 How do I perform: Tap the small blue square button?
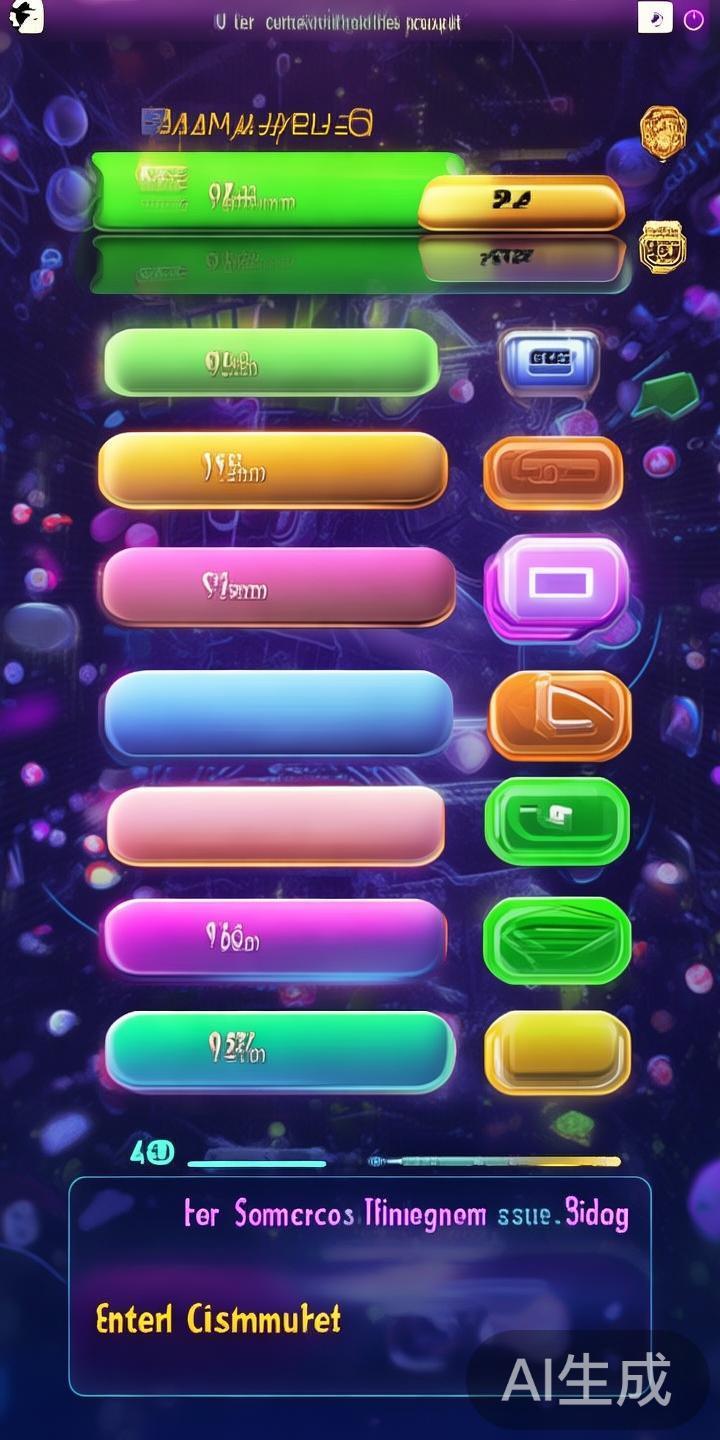[x=549, y=359]
